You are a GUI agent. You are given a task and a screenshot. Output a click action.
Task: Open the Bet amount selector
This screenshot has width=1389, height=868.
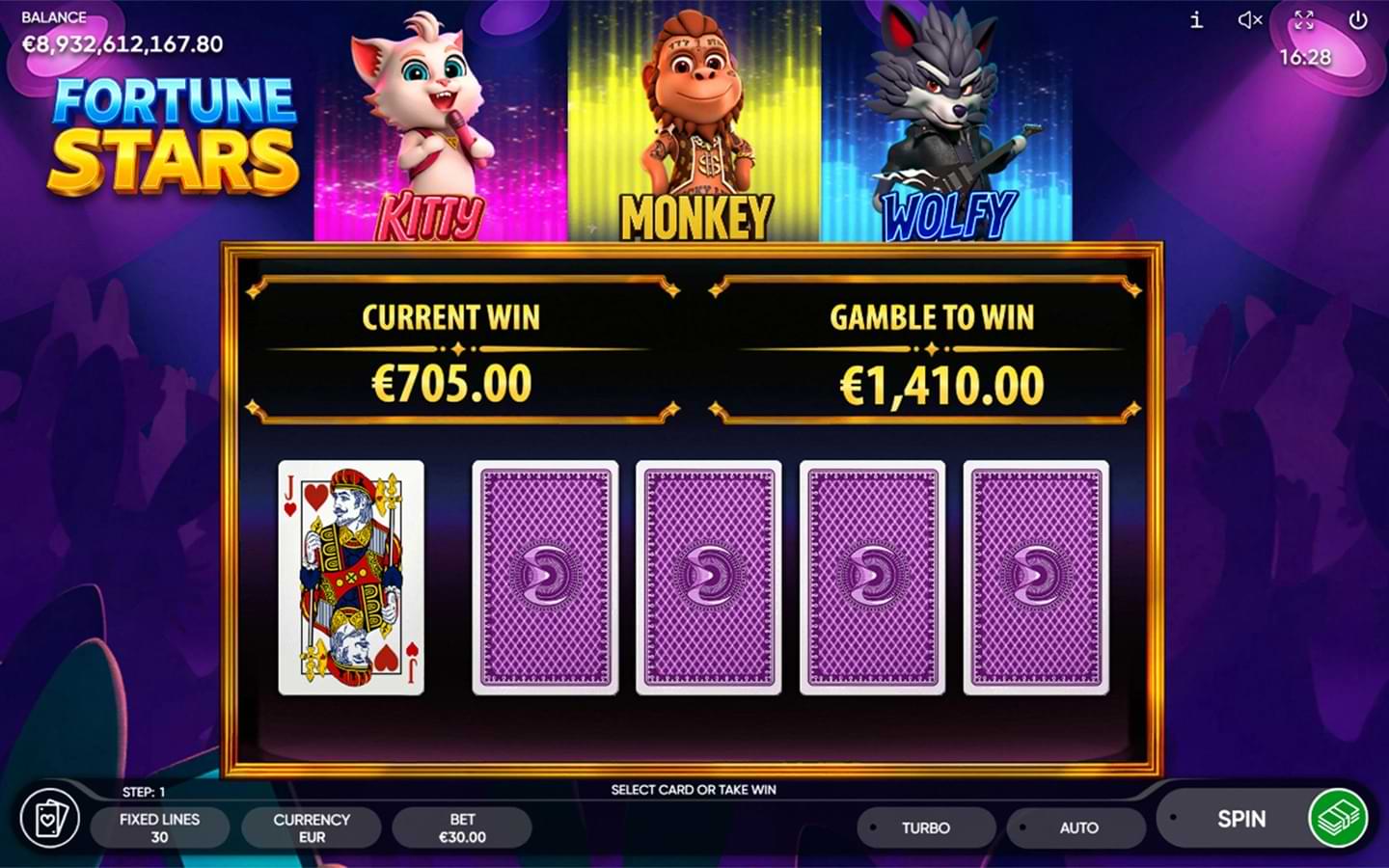(x=462, y=827)
